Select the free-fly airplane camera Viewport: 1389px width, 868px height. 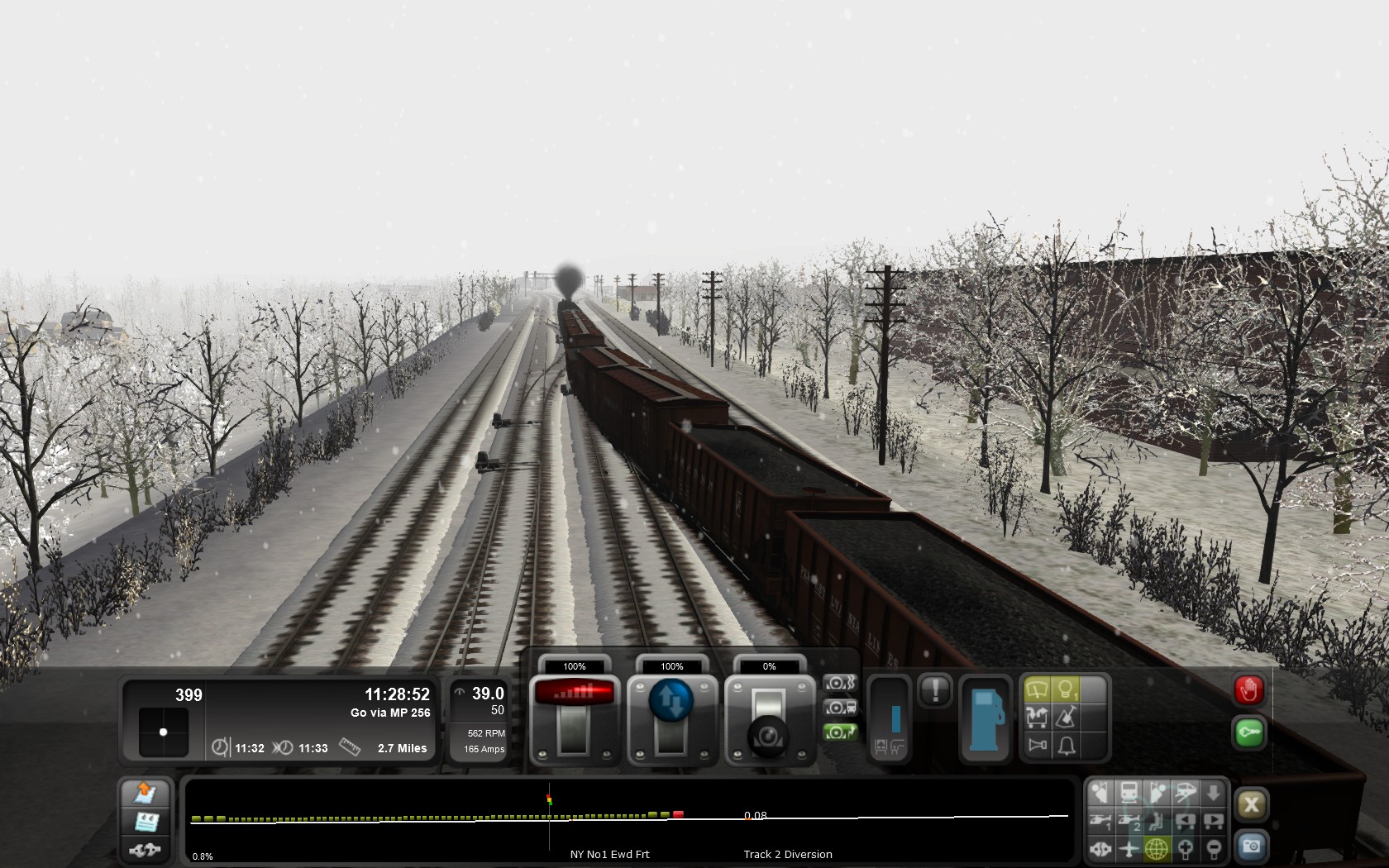point(1129,849)
